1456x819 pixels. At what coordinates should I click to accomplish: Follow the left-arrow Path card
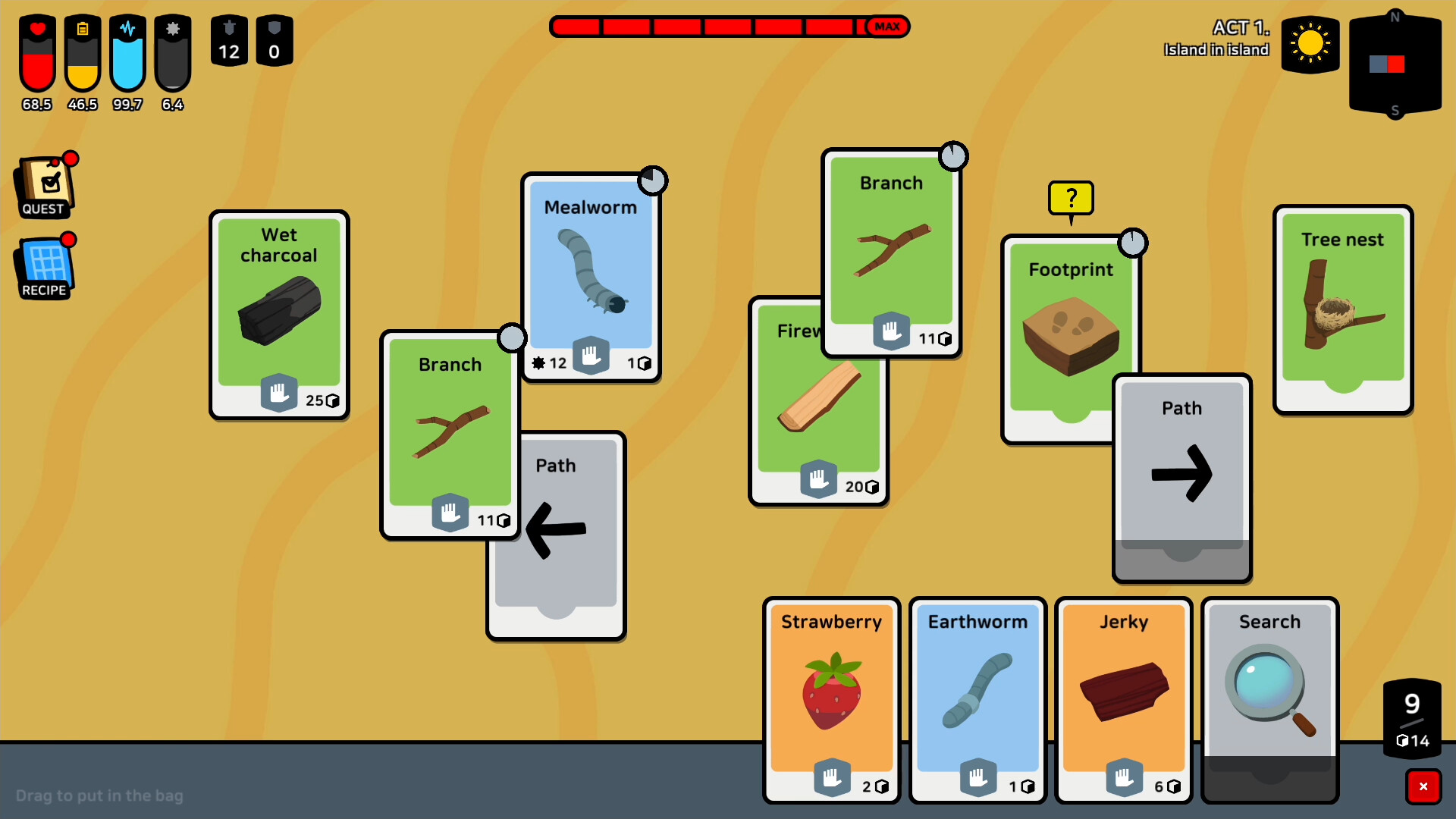556,531
